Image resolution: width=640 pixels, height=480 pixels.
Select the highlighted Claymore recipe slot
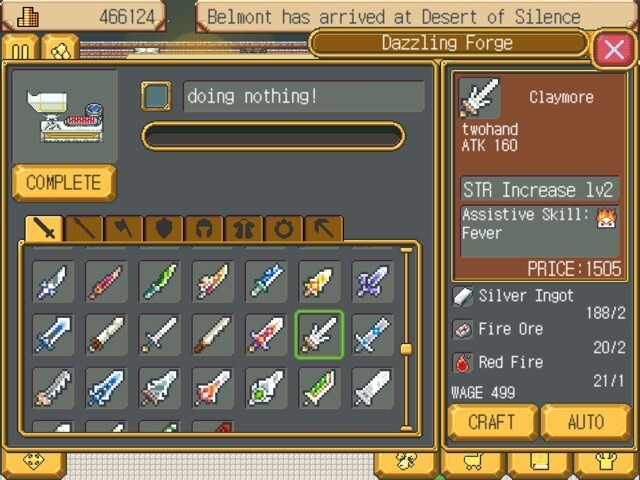319,334
